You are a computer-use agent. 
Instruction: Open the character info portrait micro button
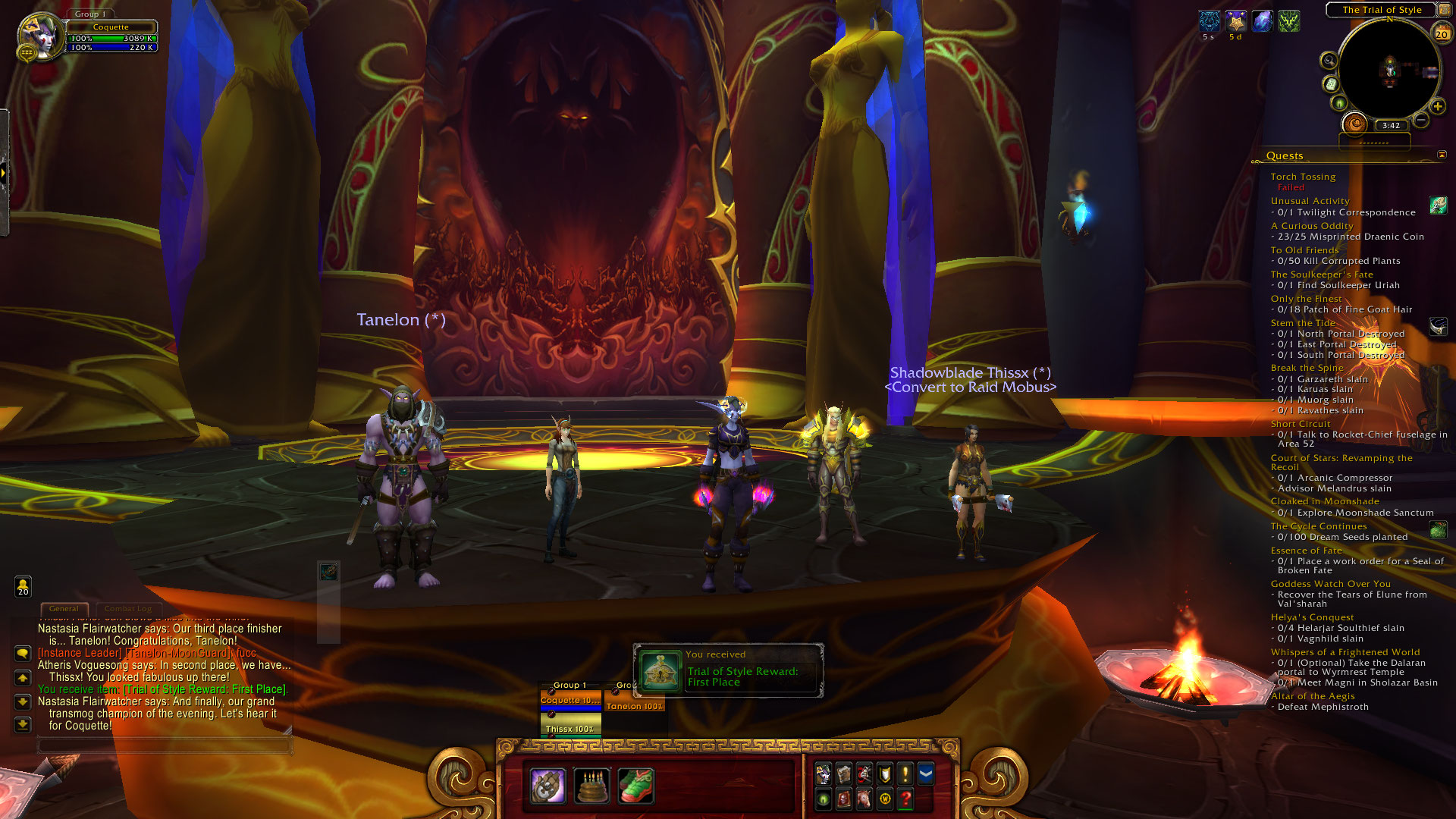pos(824,773)
